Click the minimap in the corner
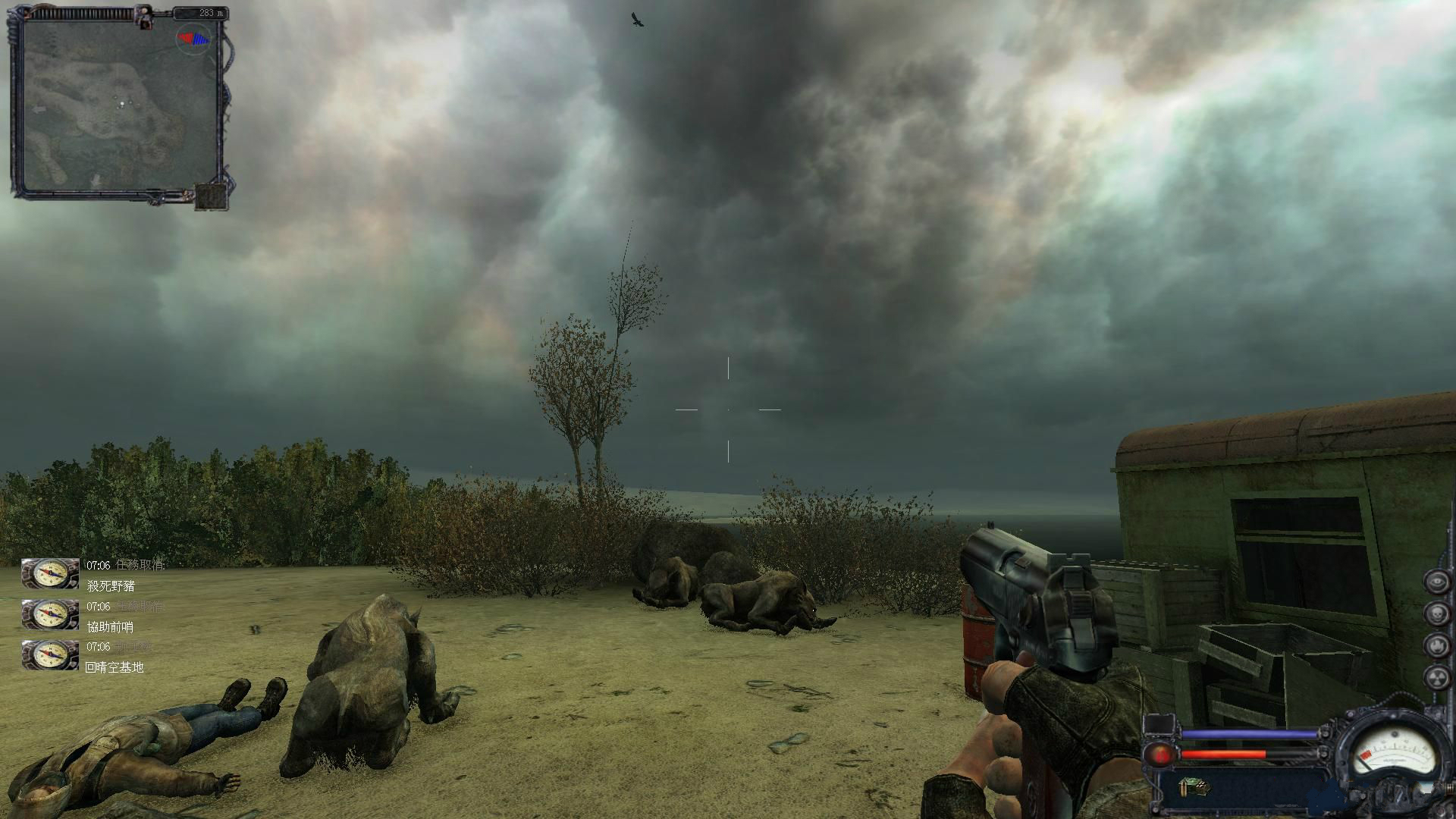The width and height of the screenshot is (1456, 819). point(120,105)
